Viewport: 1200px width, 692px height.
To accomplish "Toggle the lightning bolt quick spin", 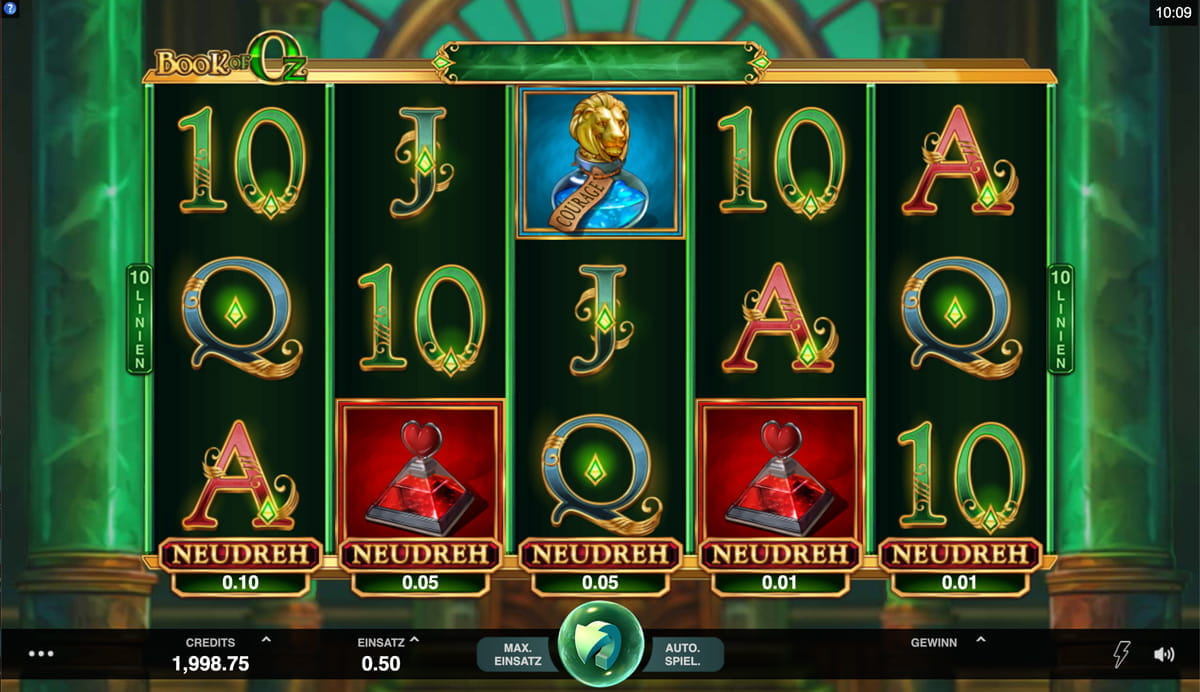I will (x=1122, y=655).
